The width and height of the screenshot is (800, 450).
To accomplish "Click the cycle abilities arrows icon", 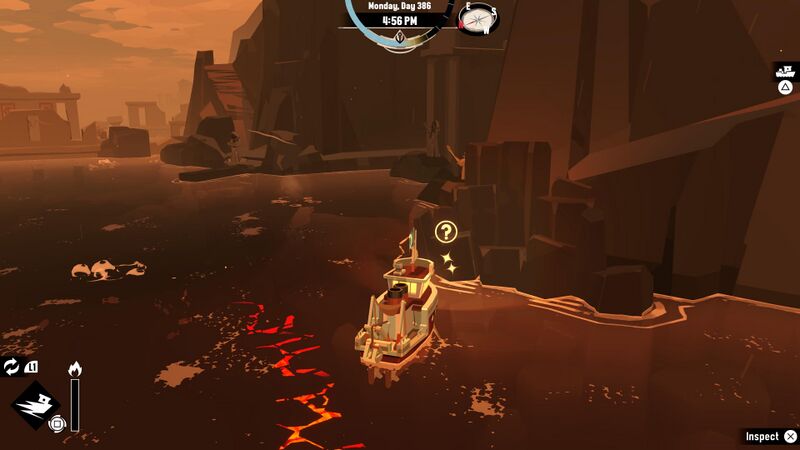I will click(11, 367).
